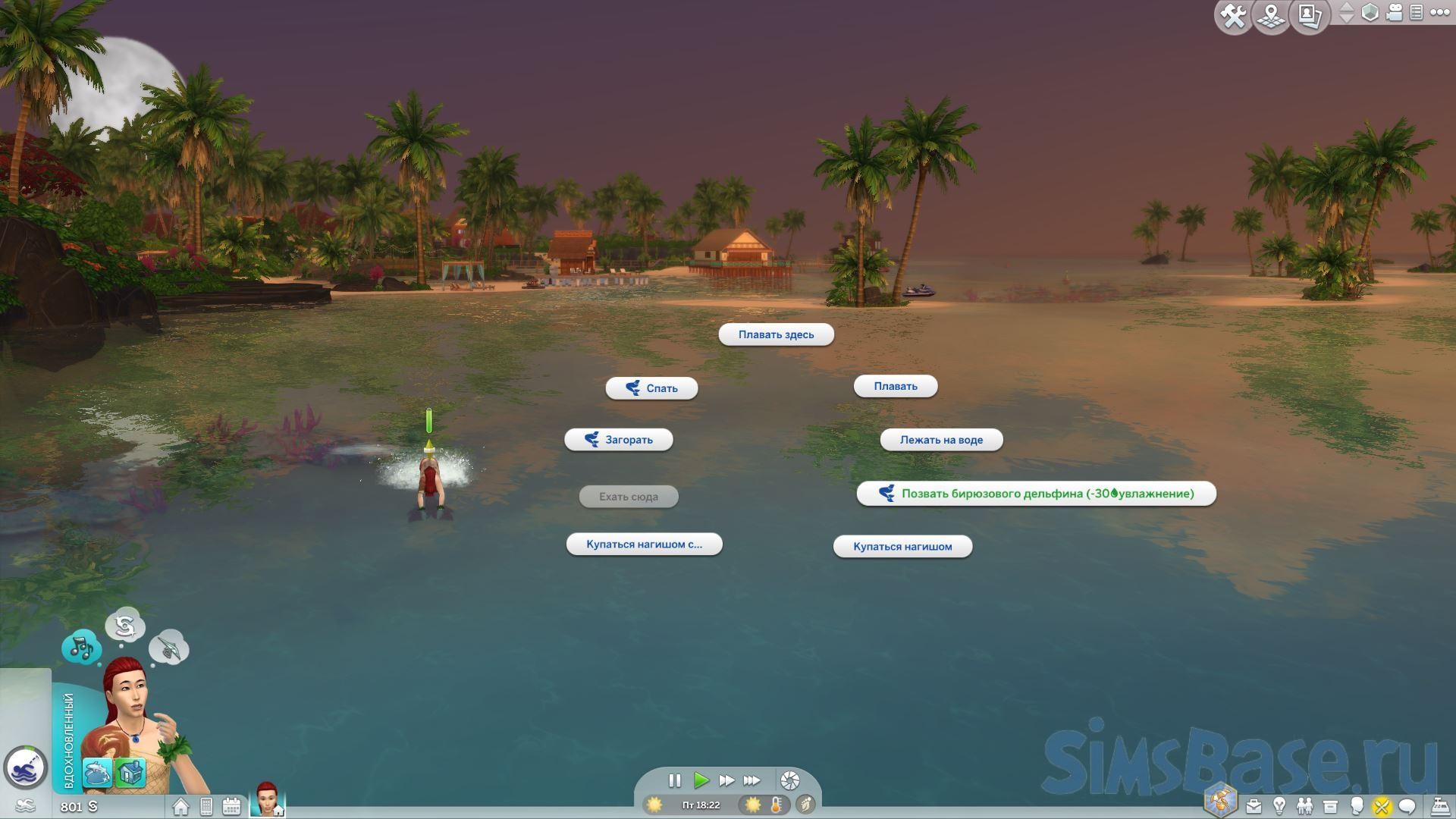Choose the 'Лежать на воде' option

pos(941,440)
